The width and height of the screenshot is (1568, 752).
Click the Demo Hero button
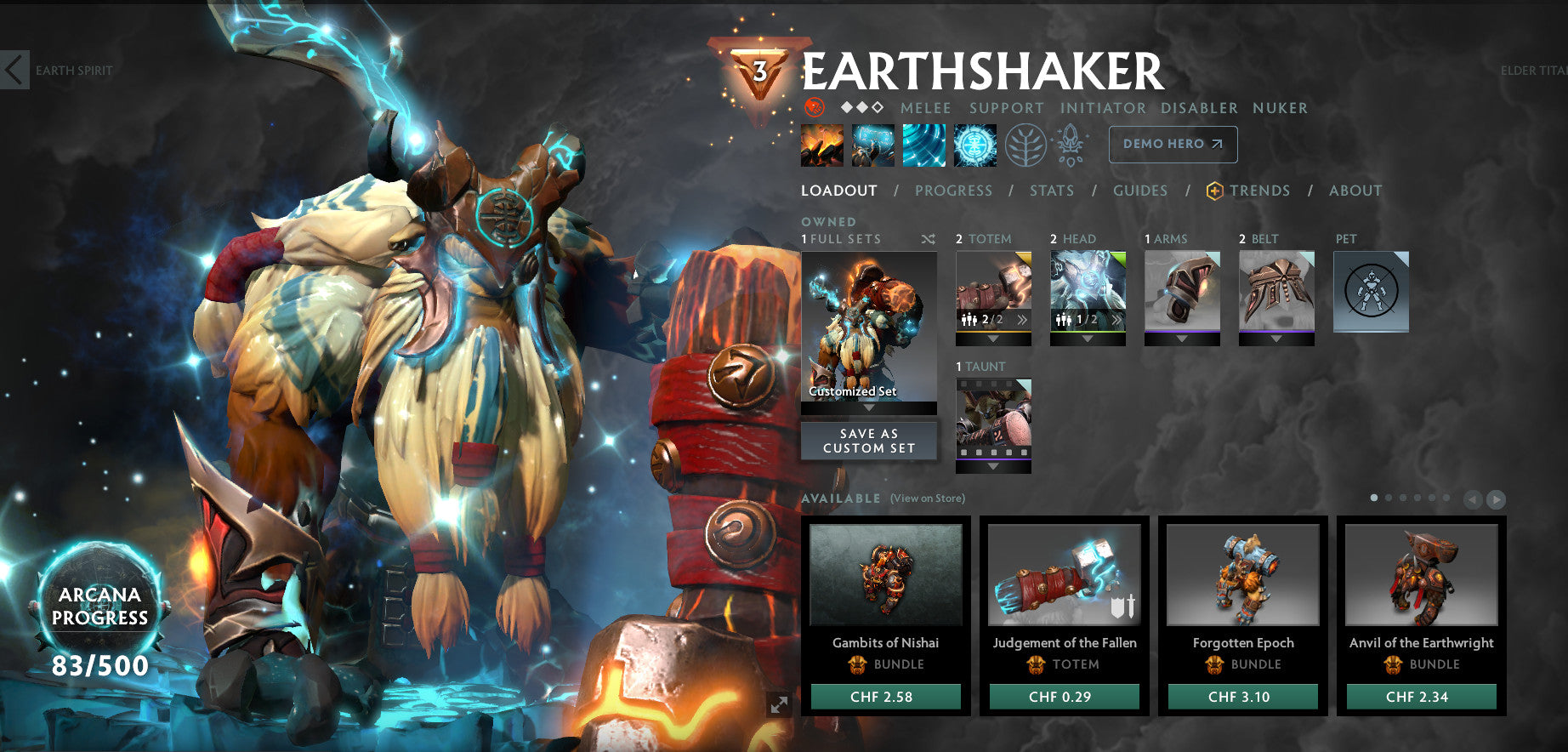pyautogui.click(x=1172, y=144)
